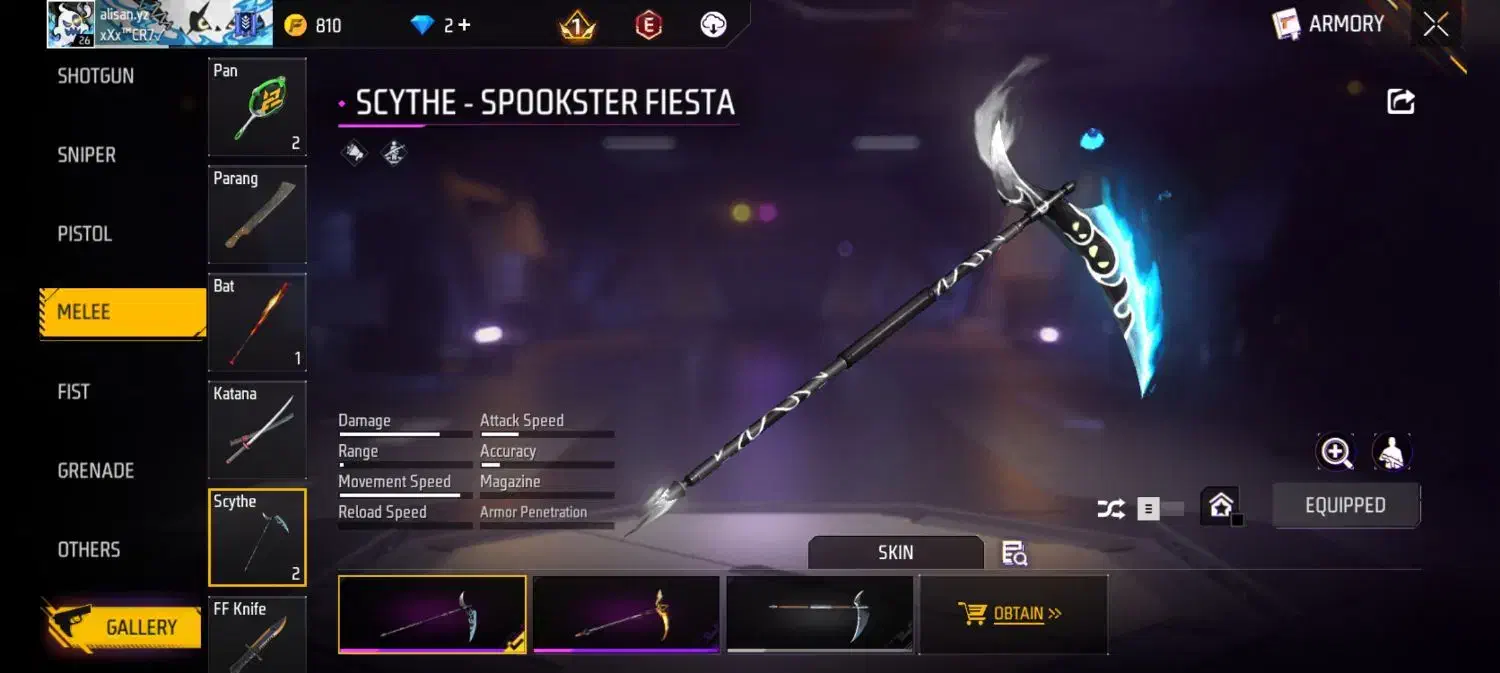This screenshot has height=673, width=1500.
Task: Select the FF Knife weapon
Action: [x=257, y=634]
